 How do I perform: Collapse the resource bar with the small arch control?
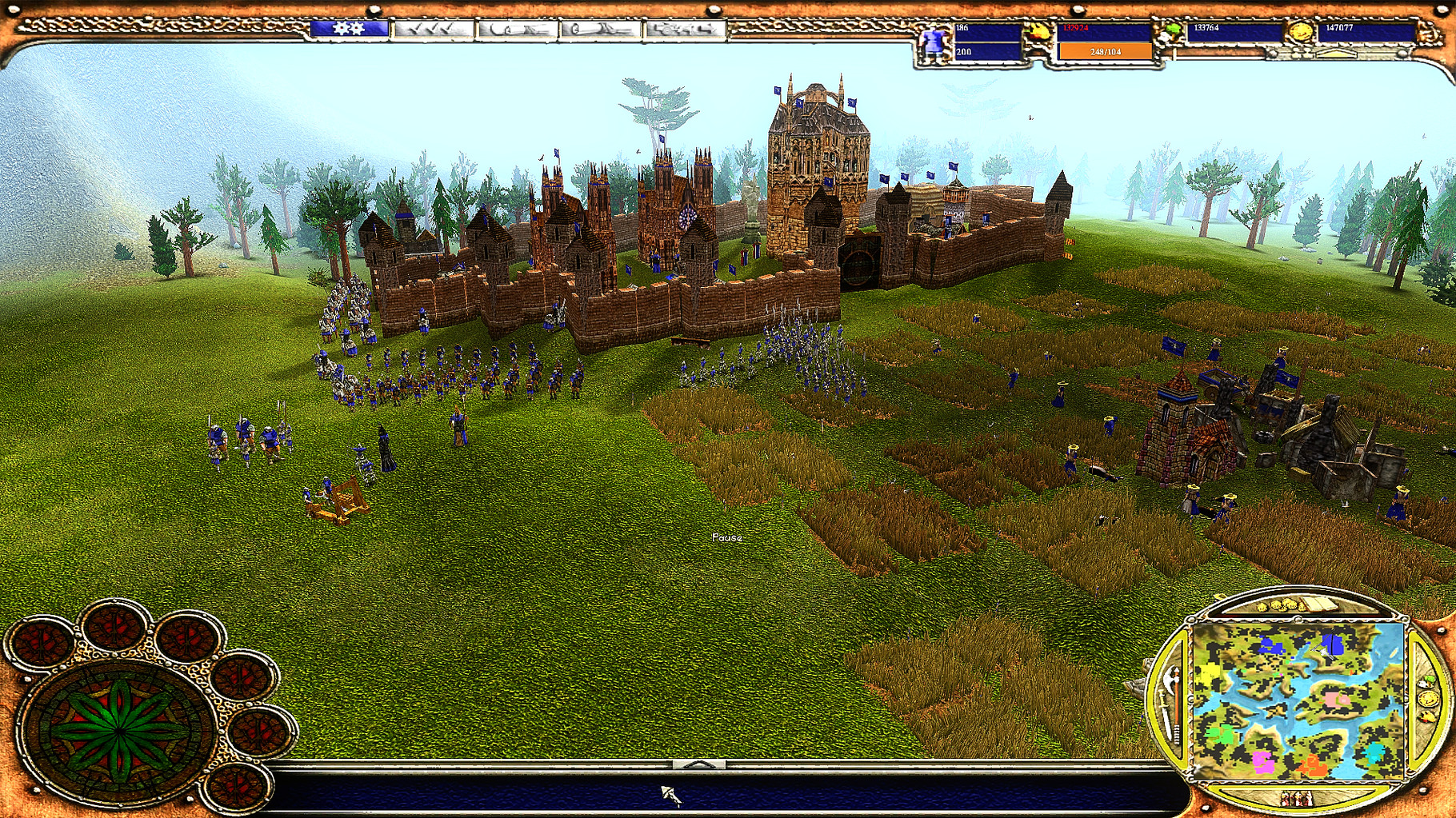click(x=1337, y=53)
